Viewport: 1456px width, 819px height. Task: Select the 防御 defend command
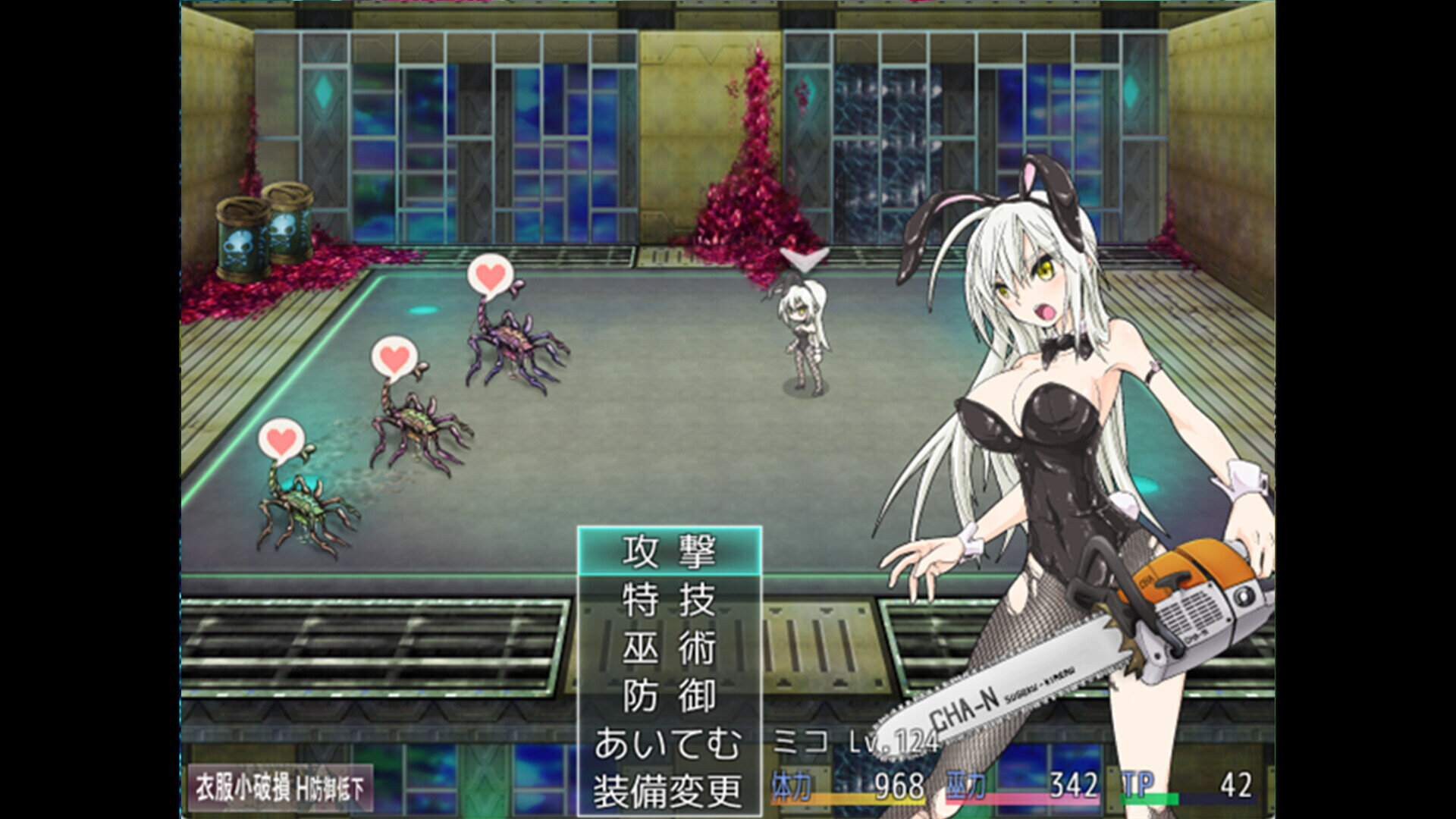tap(669, 696)
